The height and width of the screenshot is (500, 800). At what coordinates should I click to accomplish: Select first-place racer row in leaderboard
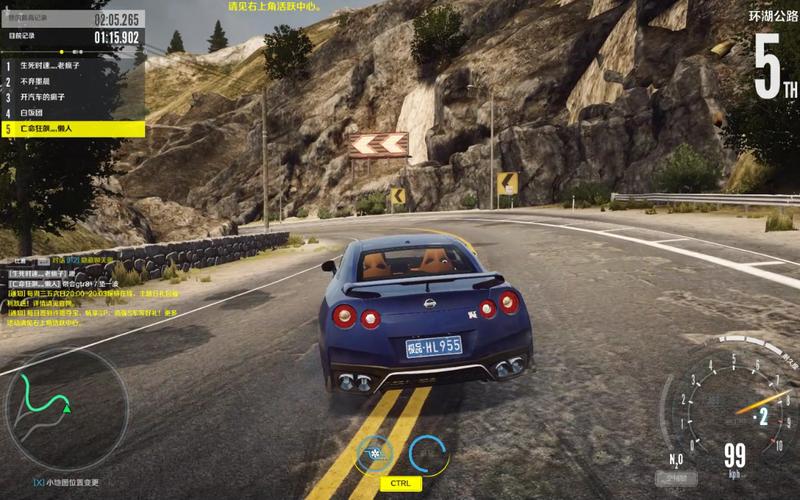tap(73, 66)
